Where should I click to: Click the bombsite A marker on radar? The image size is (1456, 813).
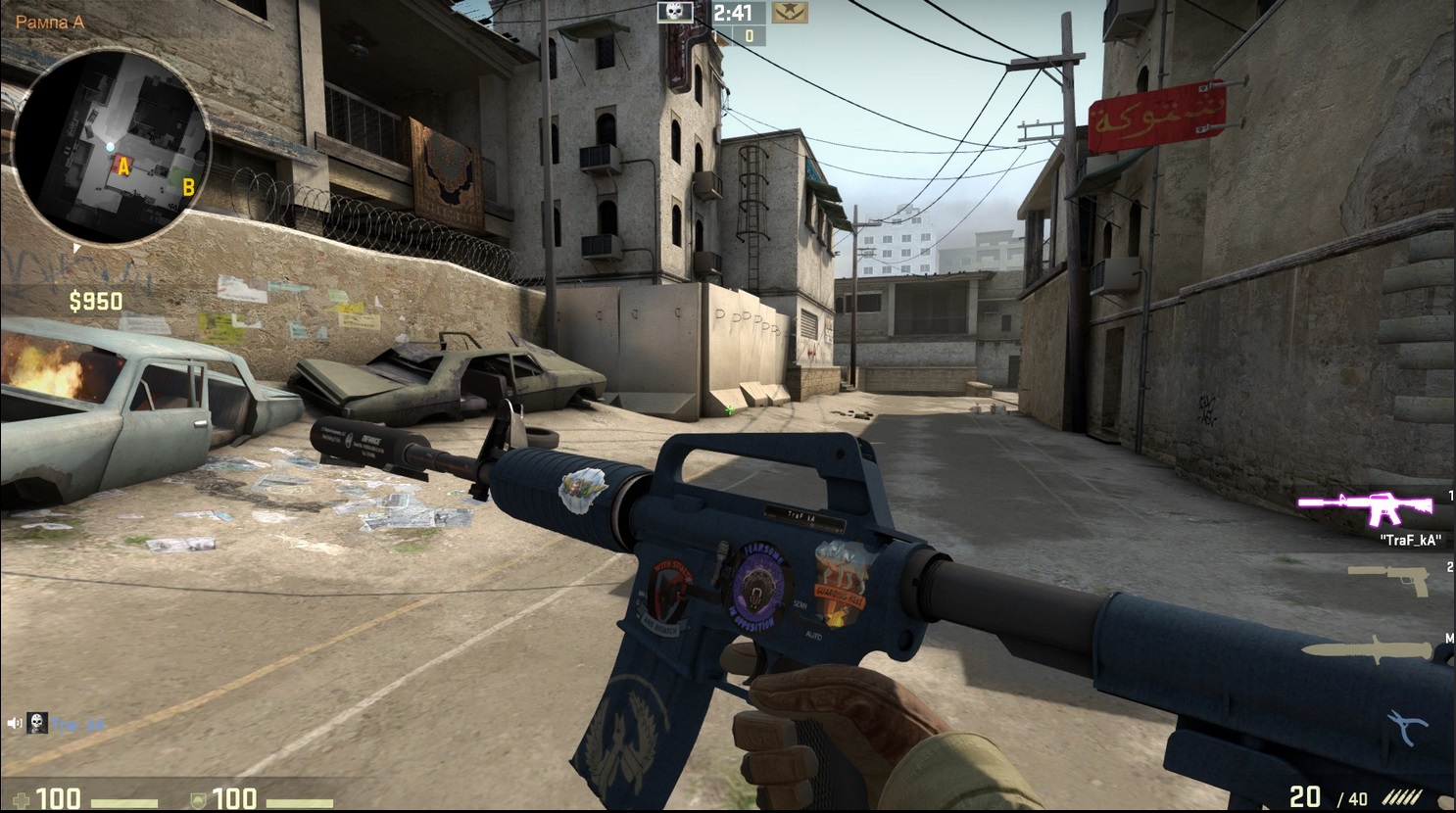[123, 167]
